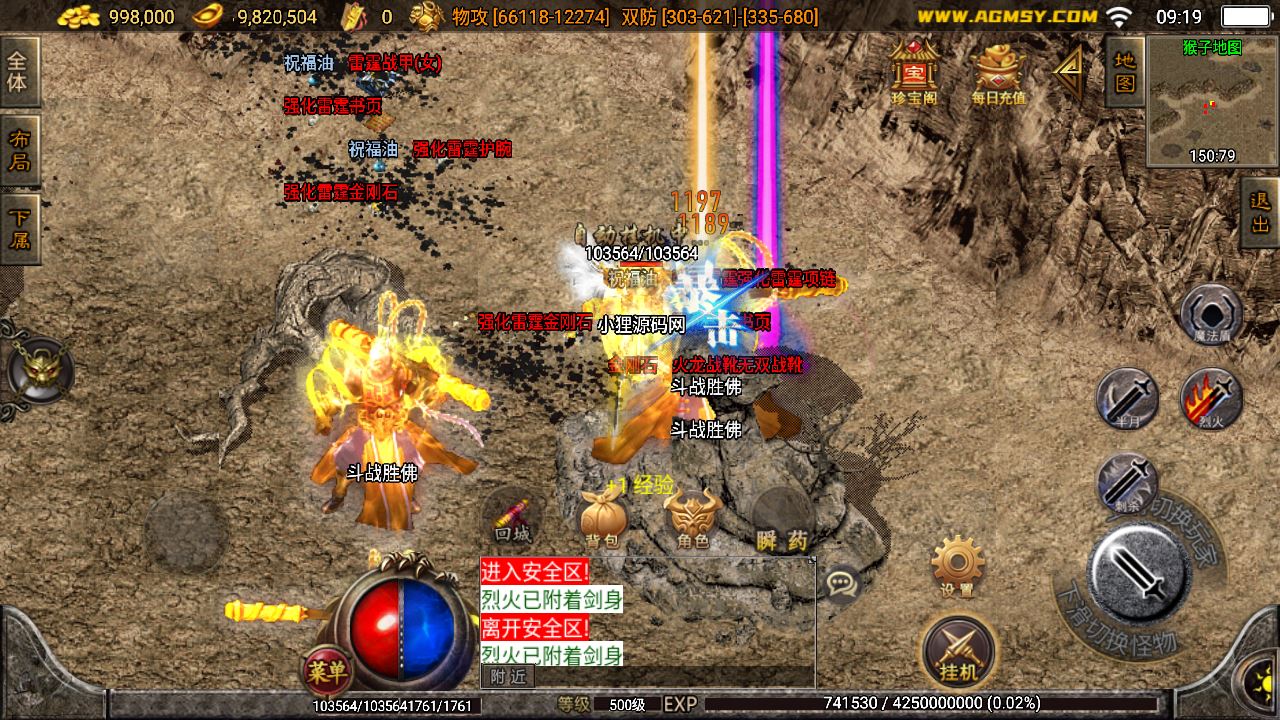
Task: Open the 菜单 menu button
Action: click(327, 671)
